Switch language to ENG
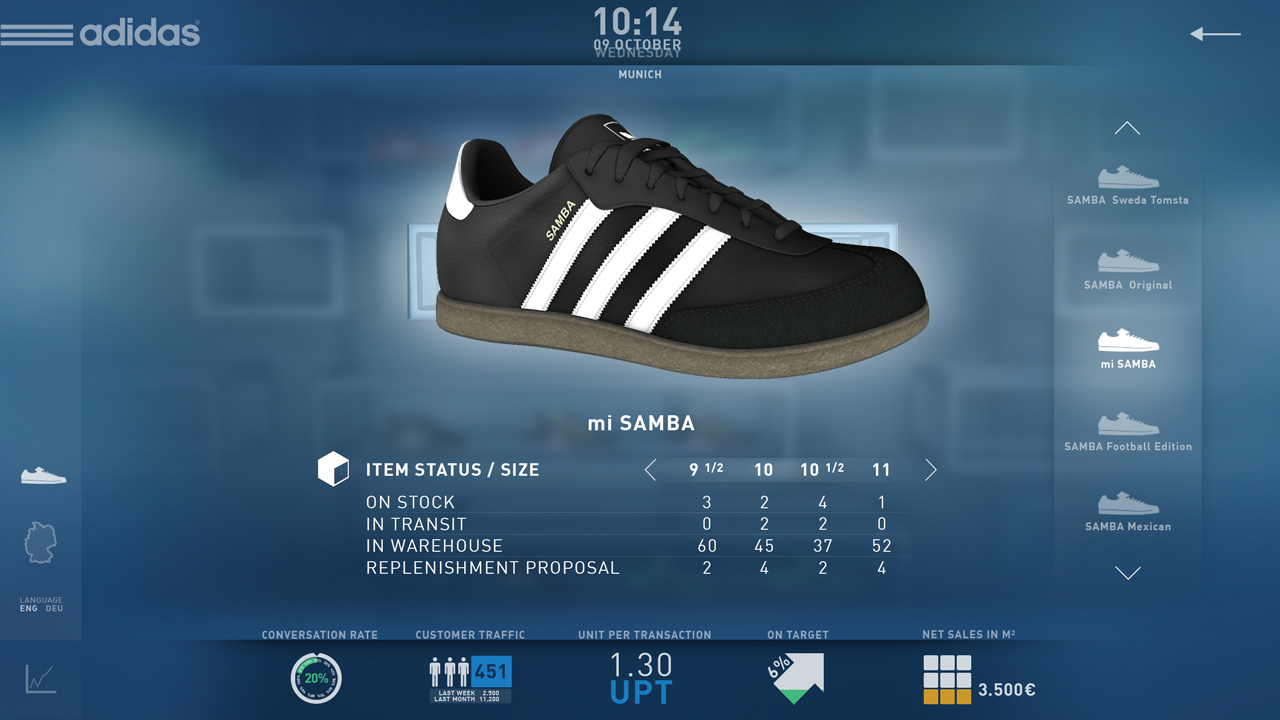The width and height of the screenshot is (1280, 720). 28,608
